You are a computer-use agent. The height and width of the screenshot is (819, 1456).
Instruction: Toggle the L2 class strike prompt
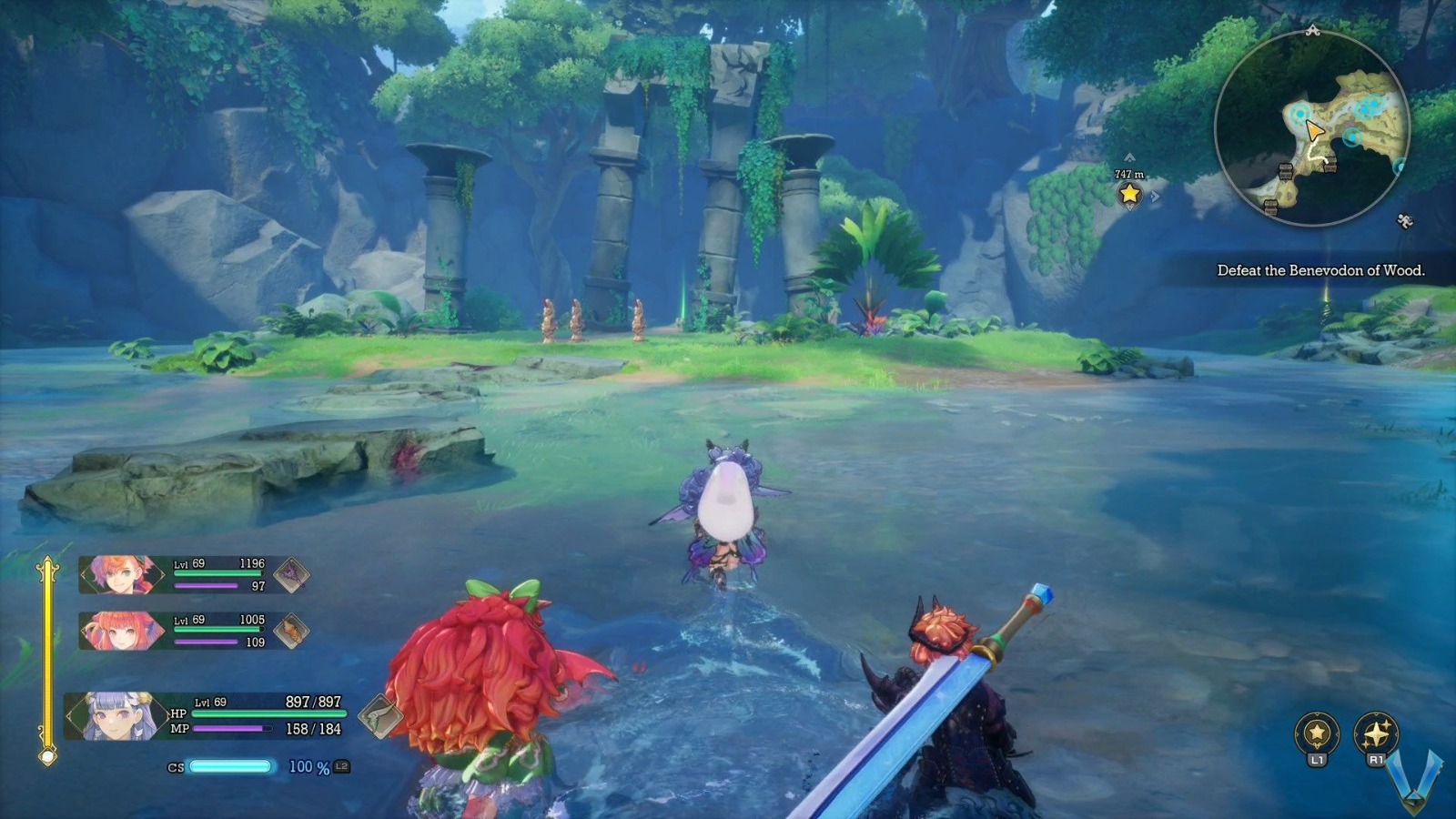tap(339, 769)
